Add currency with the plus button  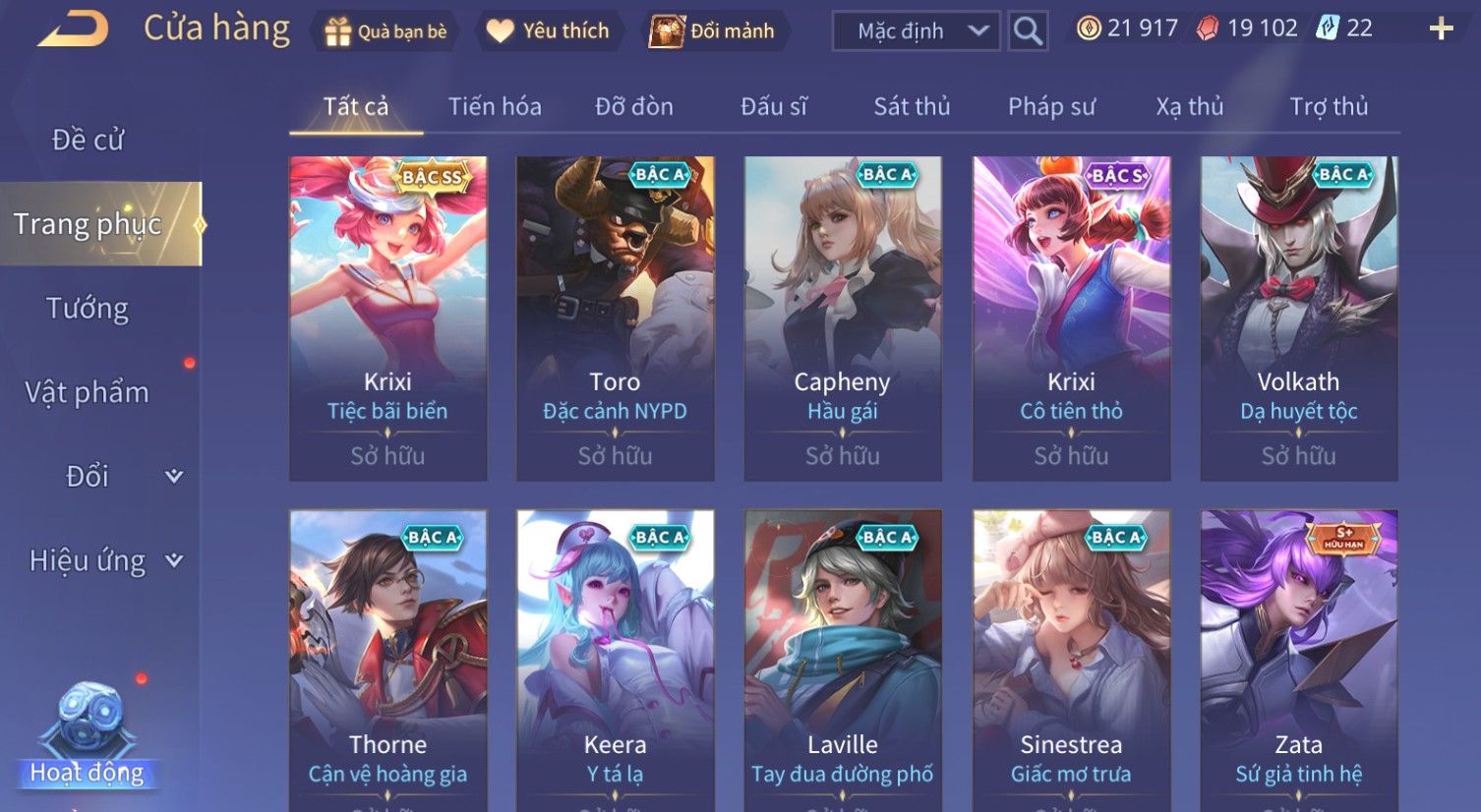point(1441,29)
